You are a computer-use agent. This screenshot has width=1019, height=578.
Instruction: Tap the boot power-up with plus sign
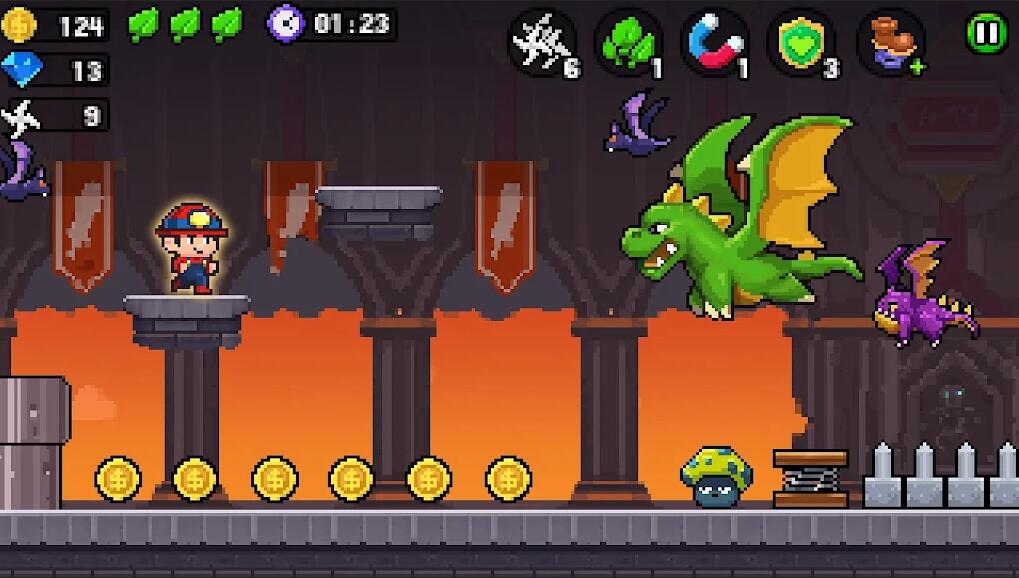(x=890, y=43)
